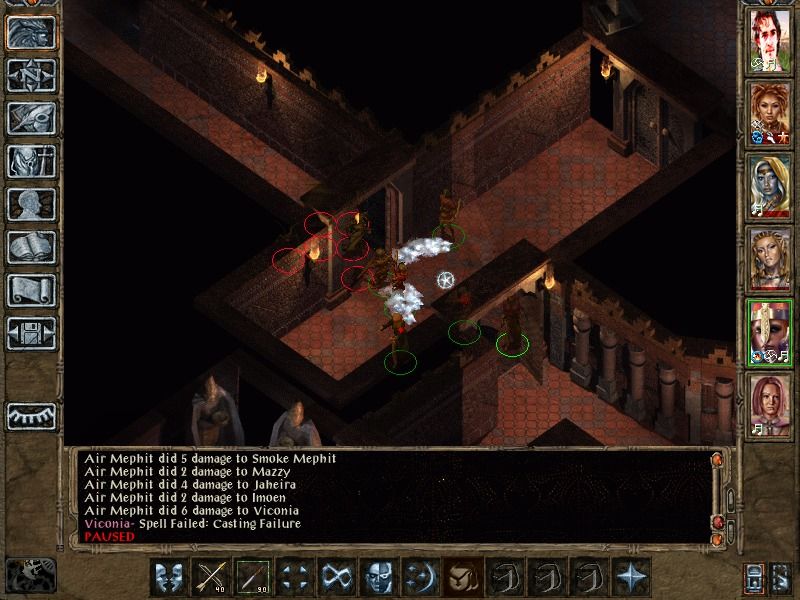800x600 pixels.
Task: Open the character record (head silhouette)
Action: [31, 204]
